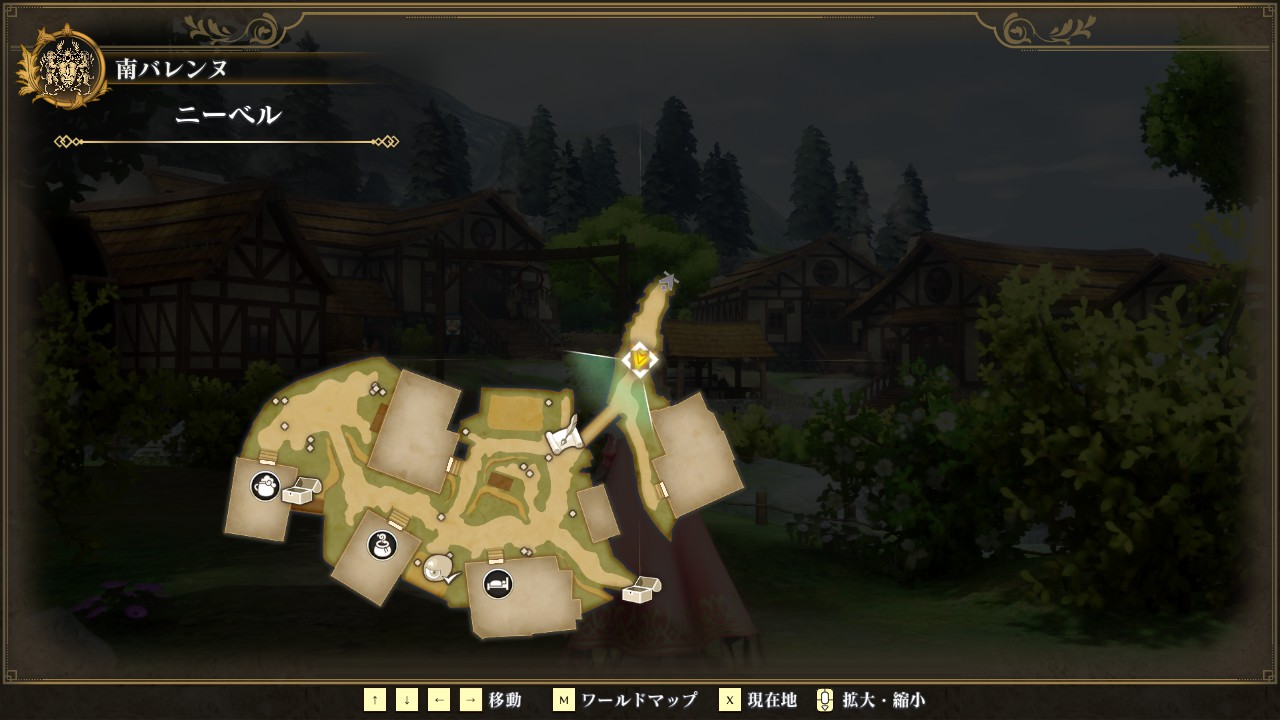Viewport: 1280px width, 720px height.
Task: Select the opened chest at the map's southeast edge
Action: pos(641,590)
